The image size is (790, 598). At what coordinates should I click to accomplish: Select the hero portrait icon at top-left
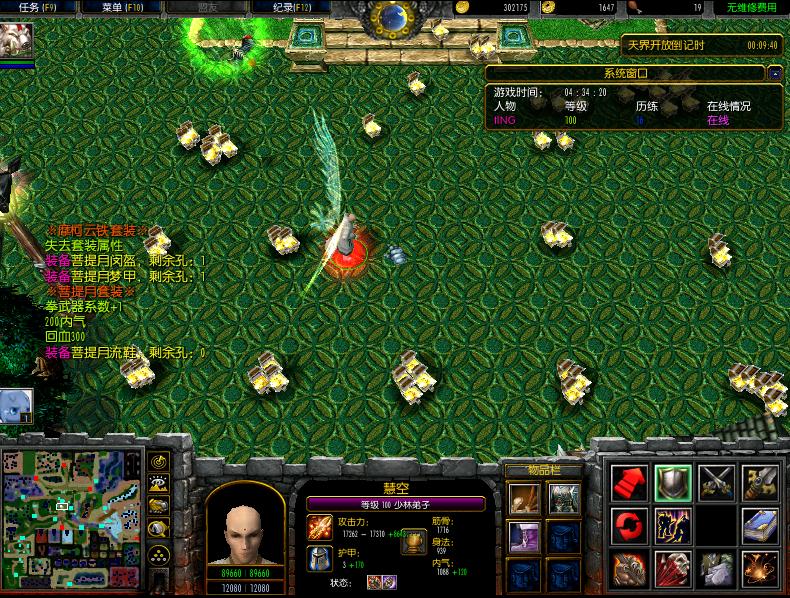[17, 42]
